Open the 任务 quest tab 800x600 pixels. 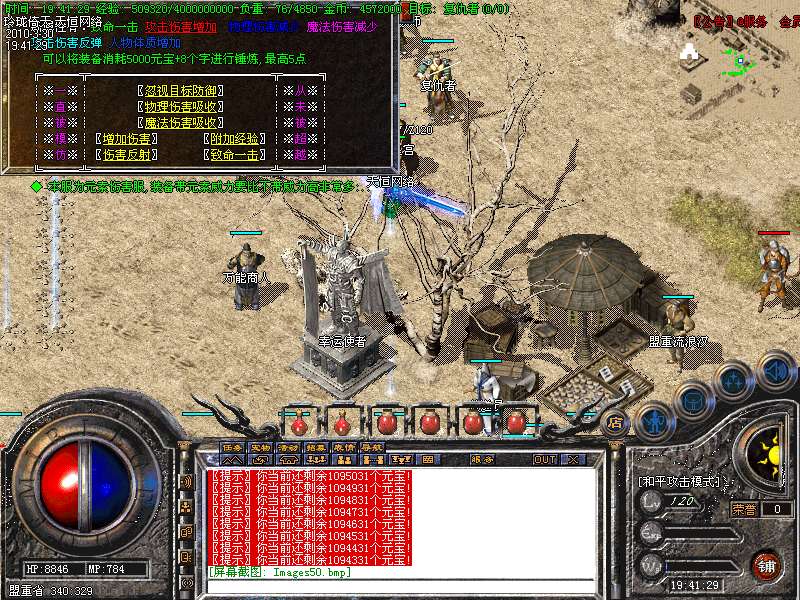point(232,447)
